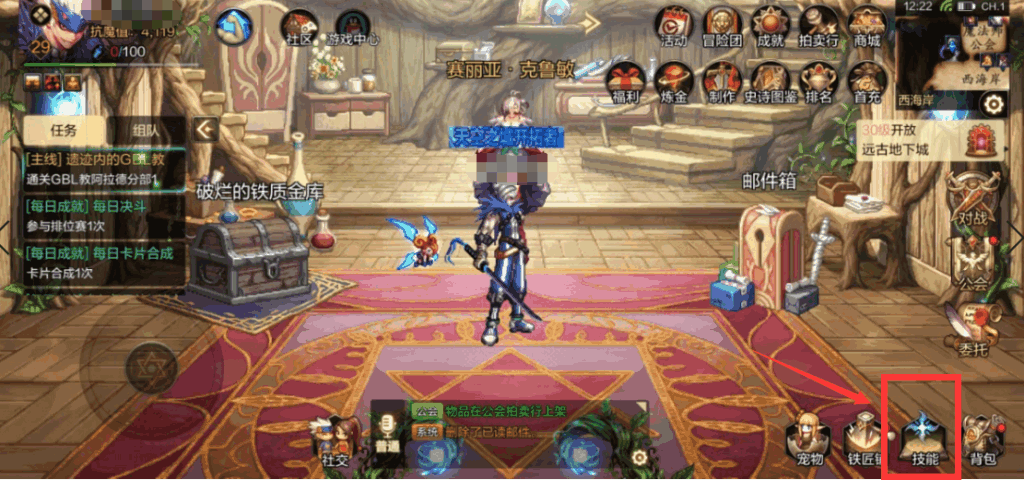Open settings via the minimap gear icon
Viewport: 1024px width, 480px height.
tap(993, 103)
